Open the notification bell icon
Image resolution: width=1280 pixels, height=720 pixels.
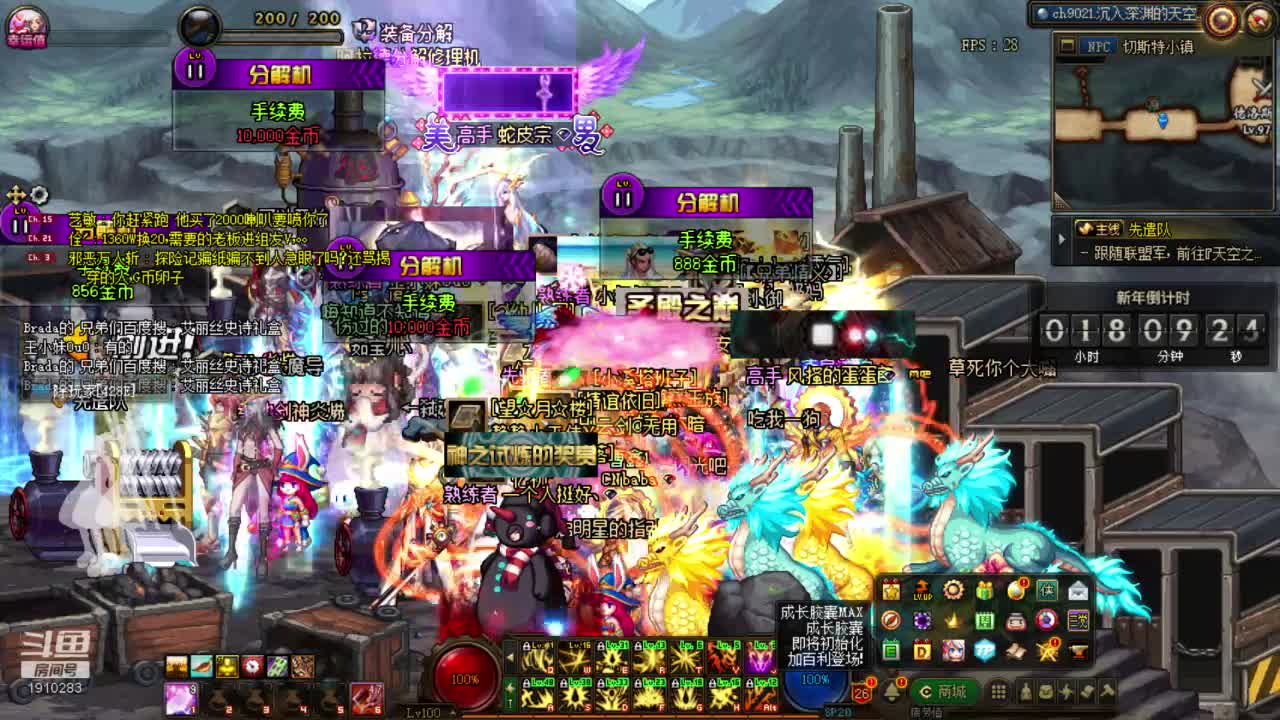click(892, 691)
